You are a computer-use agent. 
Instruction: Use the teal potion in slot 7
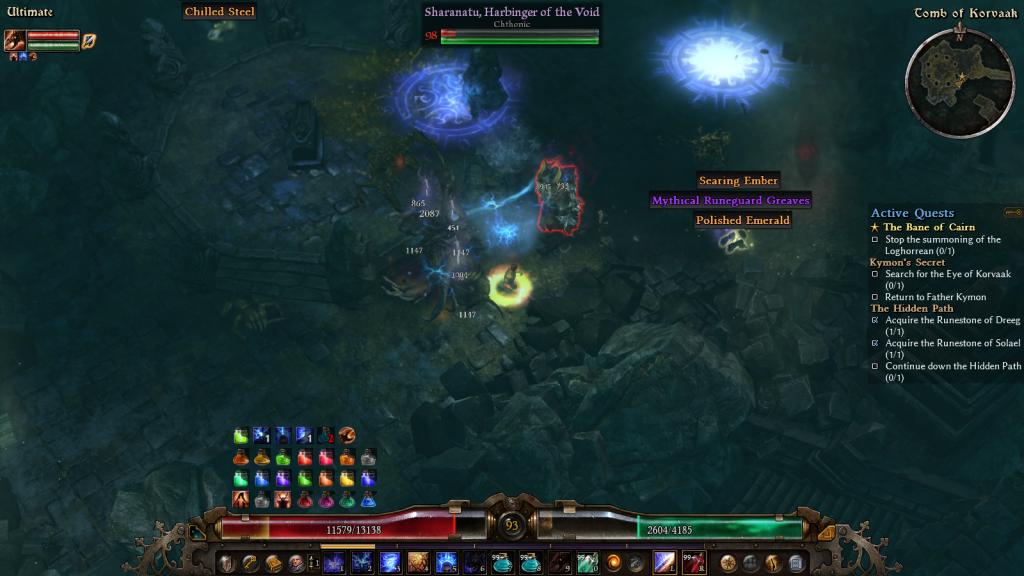[x=502, y=563]
